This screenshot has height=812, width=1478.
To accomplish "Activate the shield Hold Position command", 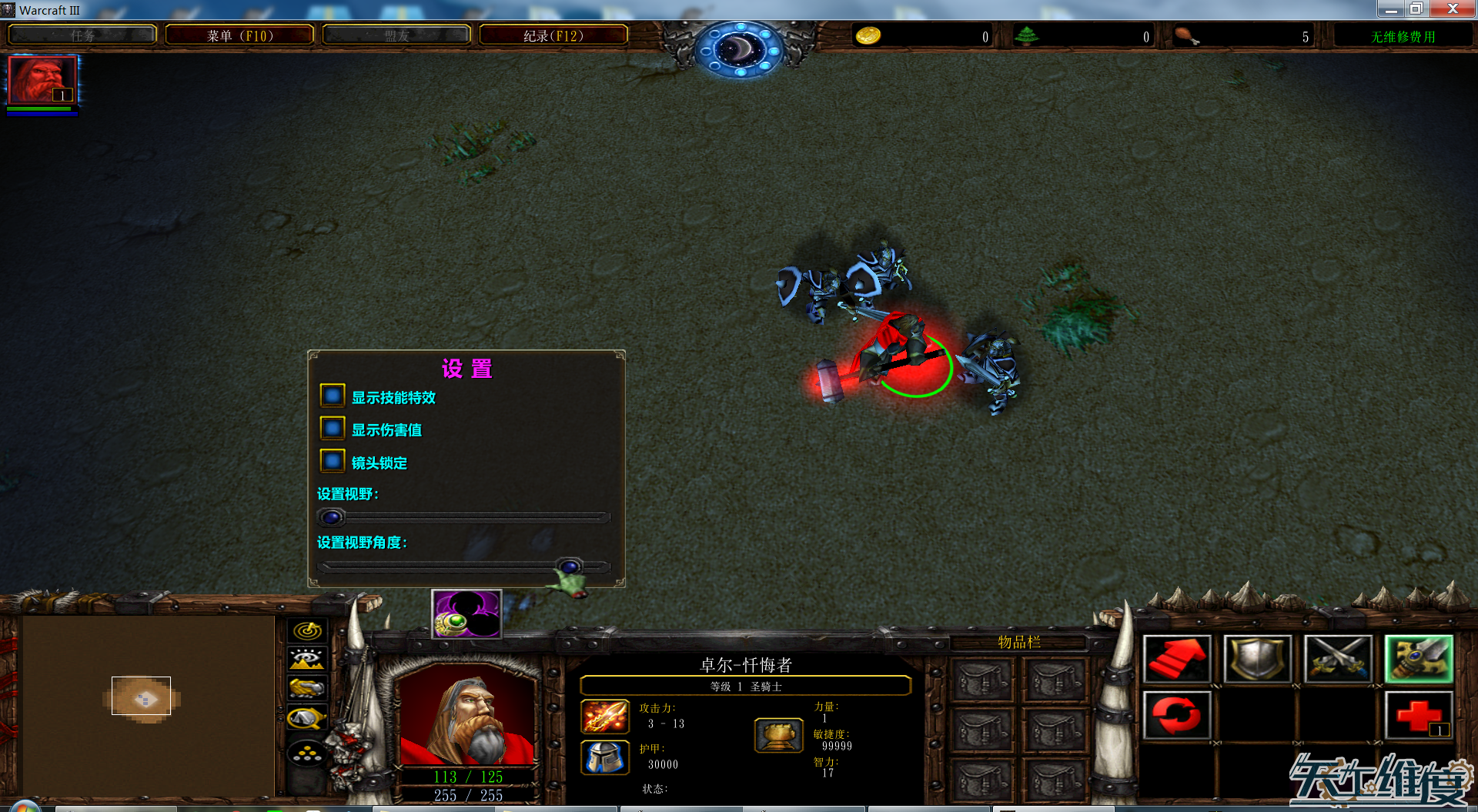I will 1257,660.
